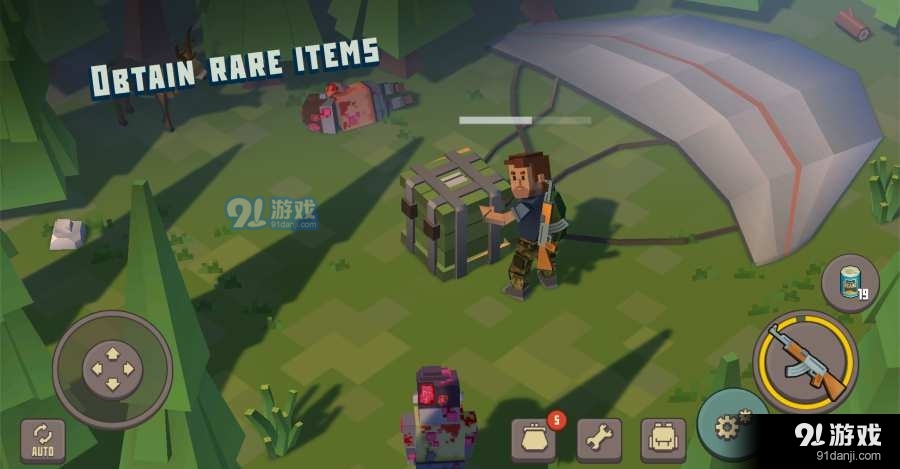Open the backpack inventory
This screenshot has height=469, width=900.
pos(663,438)
